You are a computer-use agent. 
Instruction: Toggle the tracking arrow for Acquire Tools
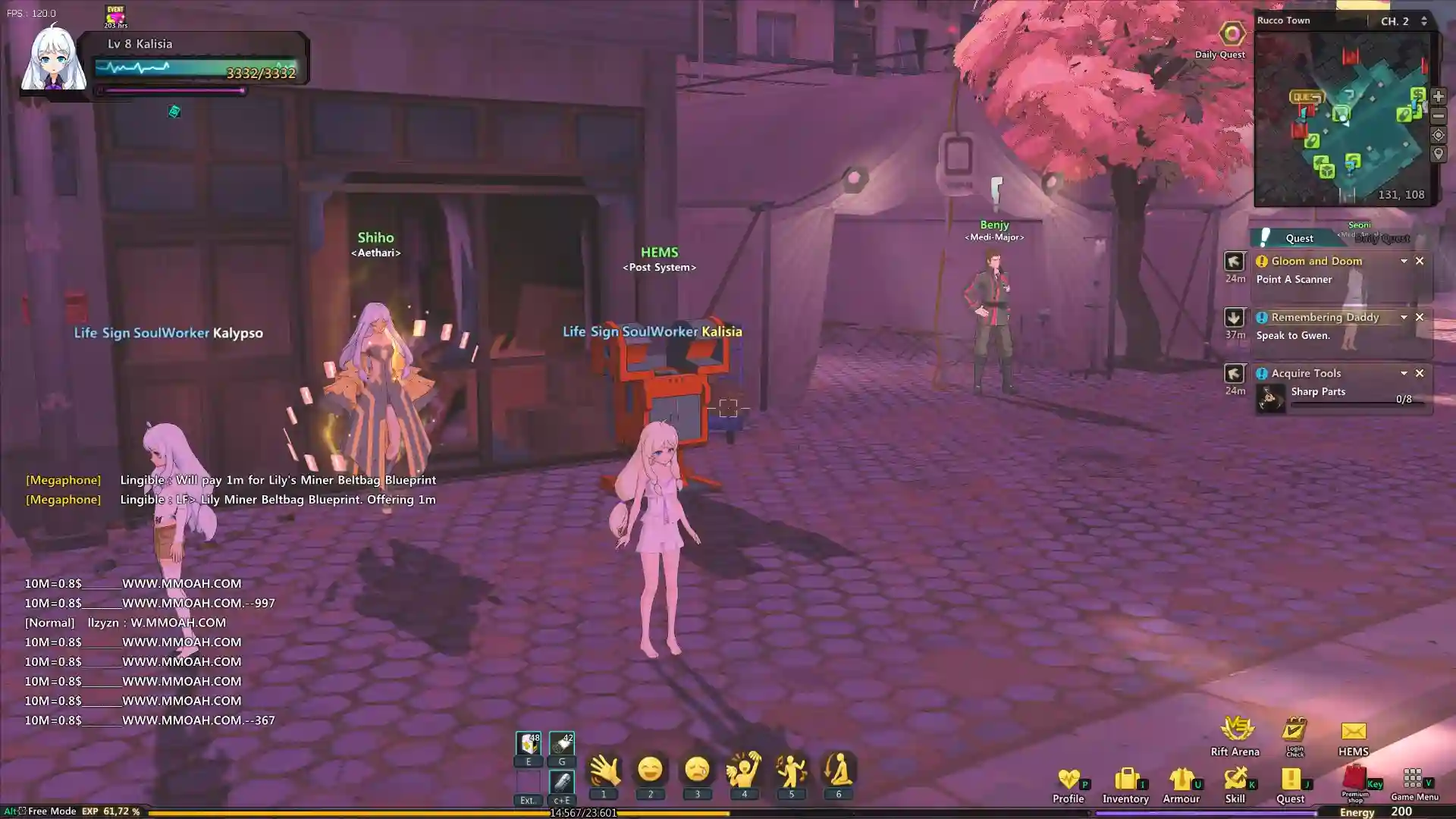[1234, 372]
